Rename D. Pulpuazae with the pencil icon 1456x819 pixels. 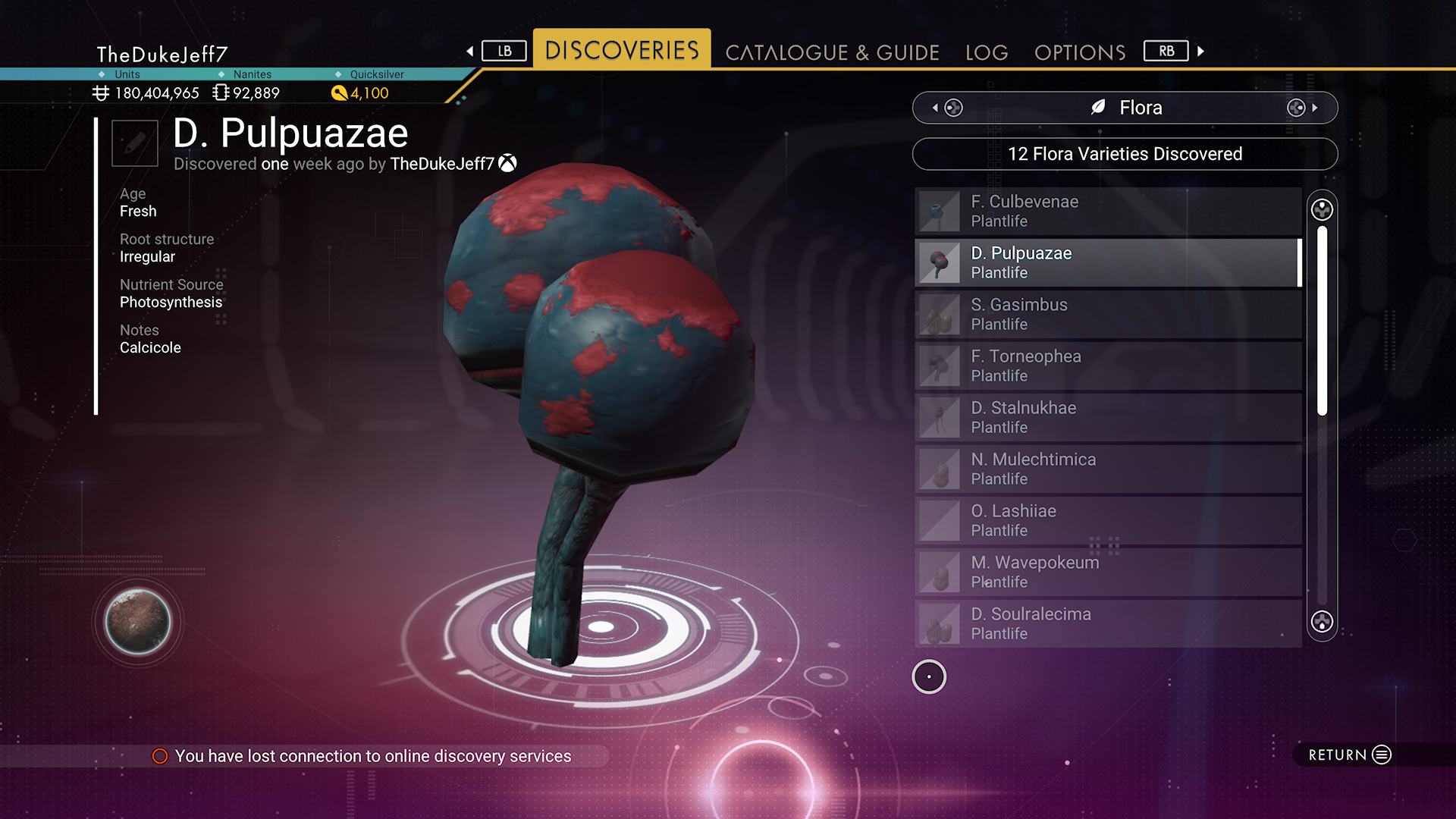coord(135,143)
